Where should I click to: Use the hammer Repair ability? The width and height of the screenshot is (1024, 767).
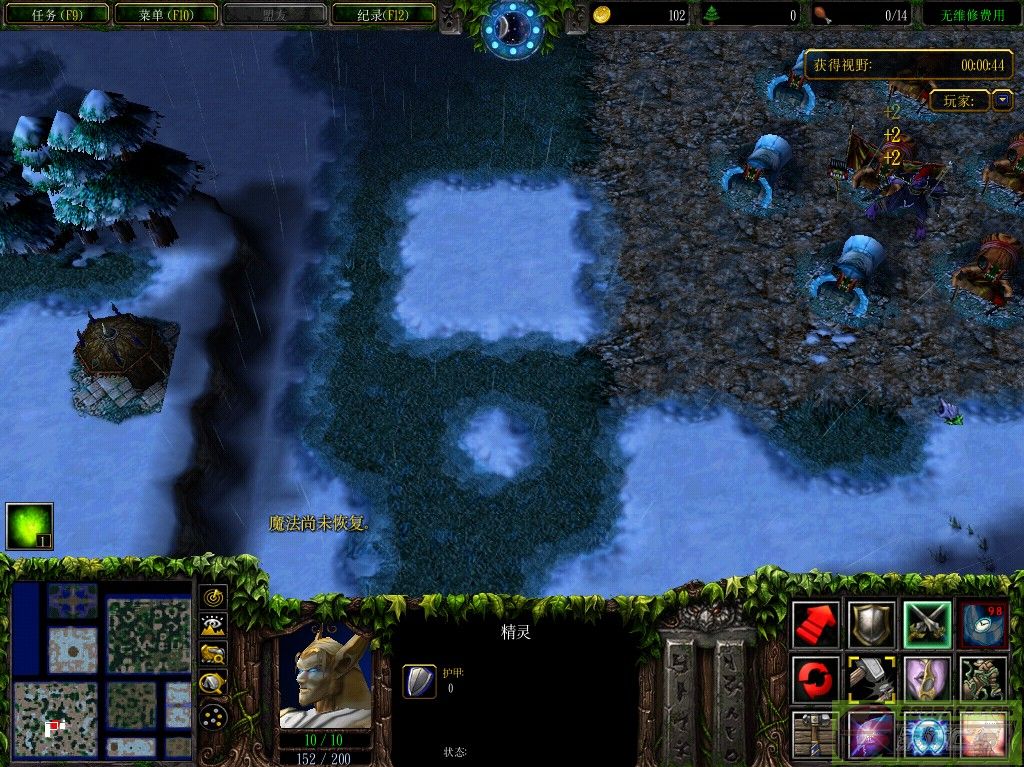[x=871, y=679]
